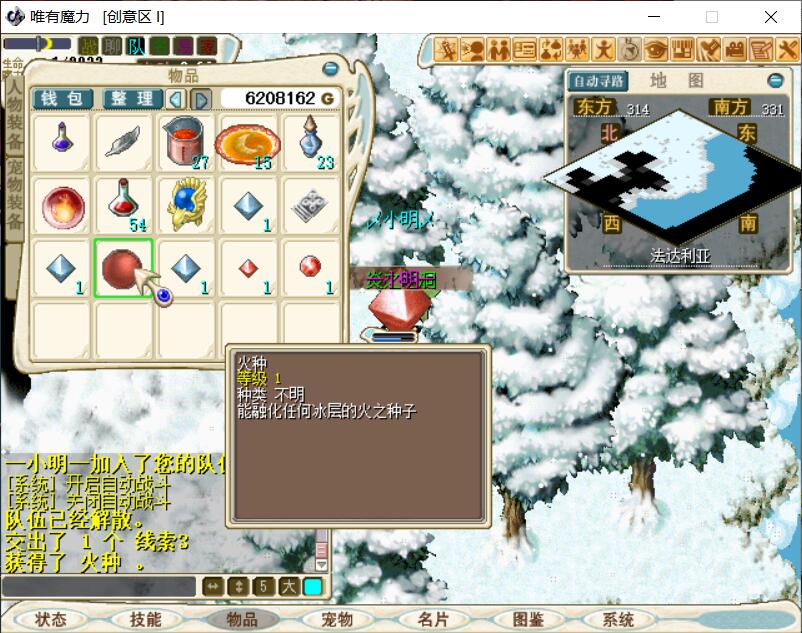Select the fire orb item slot
This screenshot has width=802, height=633.
61,205
